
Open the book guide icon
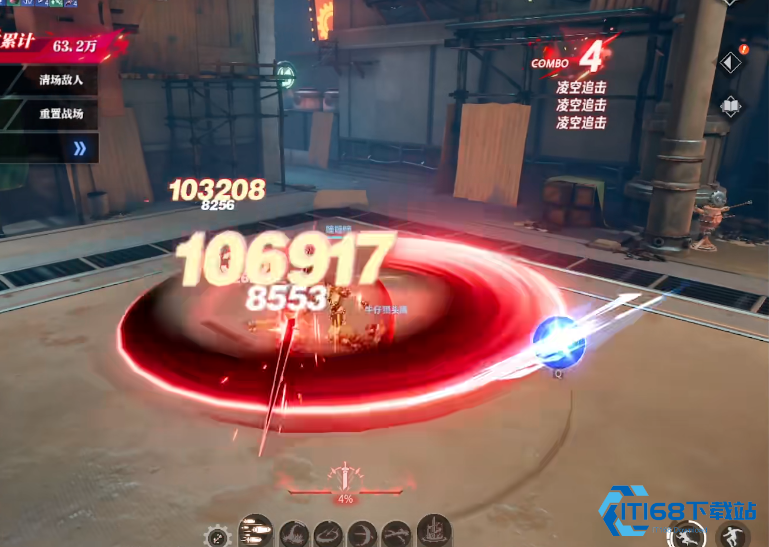coord(731,107)
